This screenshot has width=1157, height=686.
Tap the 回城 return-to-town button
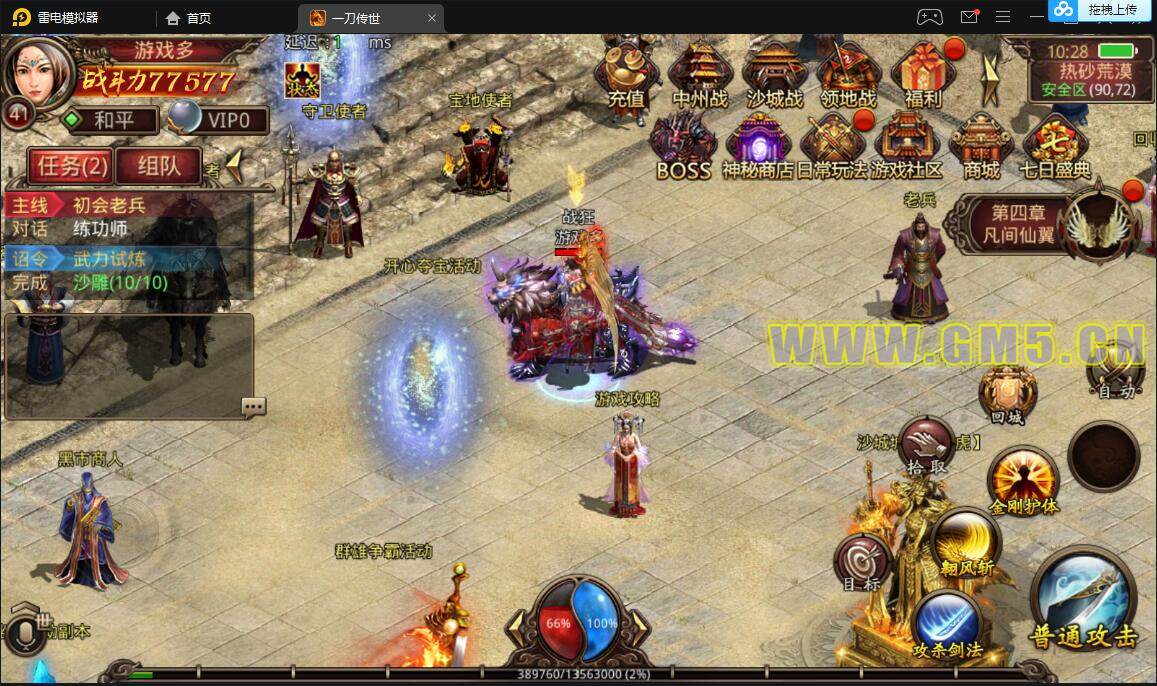[x=1009, y=394]
